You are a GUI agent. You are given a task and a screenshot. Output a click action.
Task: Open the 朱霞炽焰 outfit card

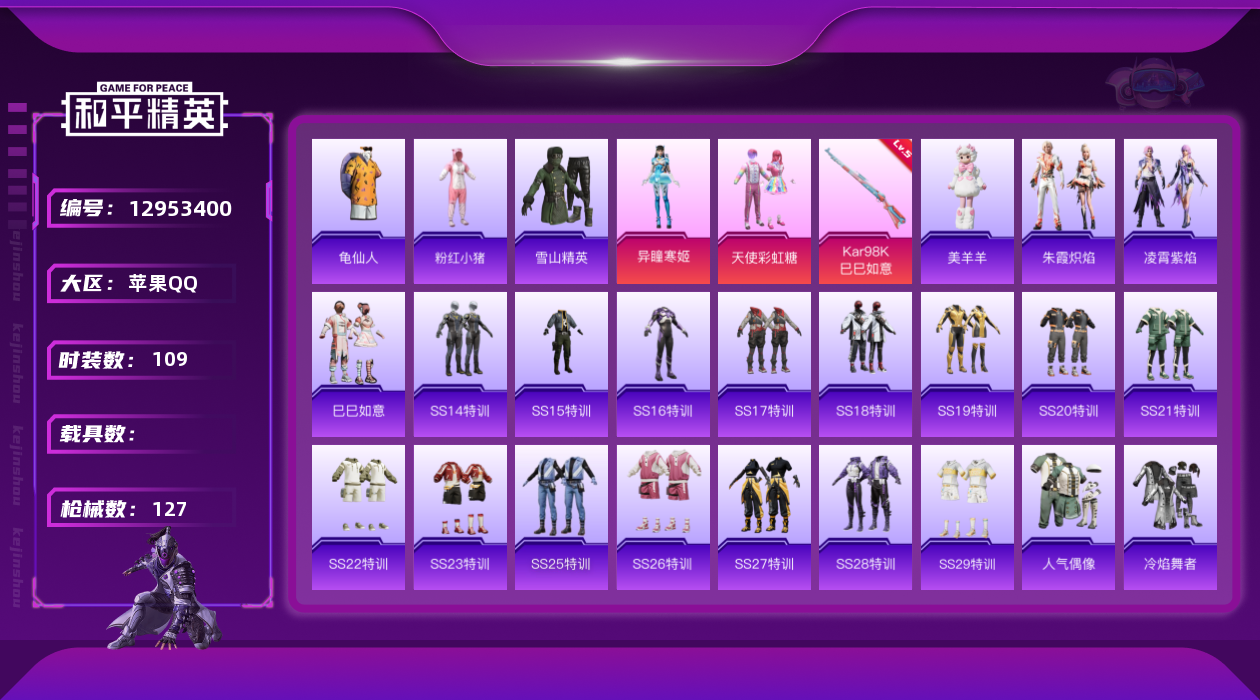(1068, 211)
